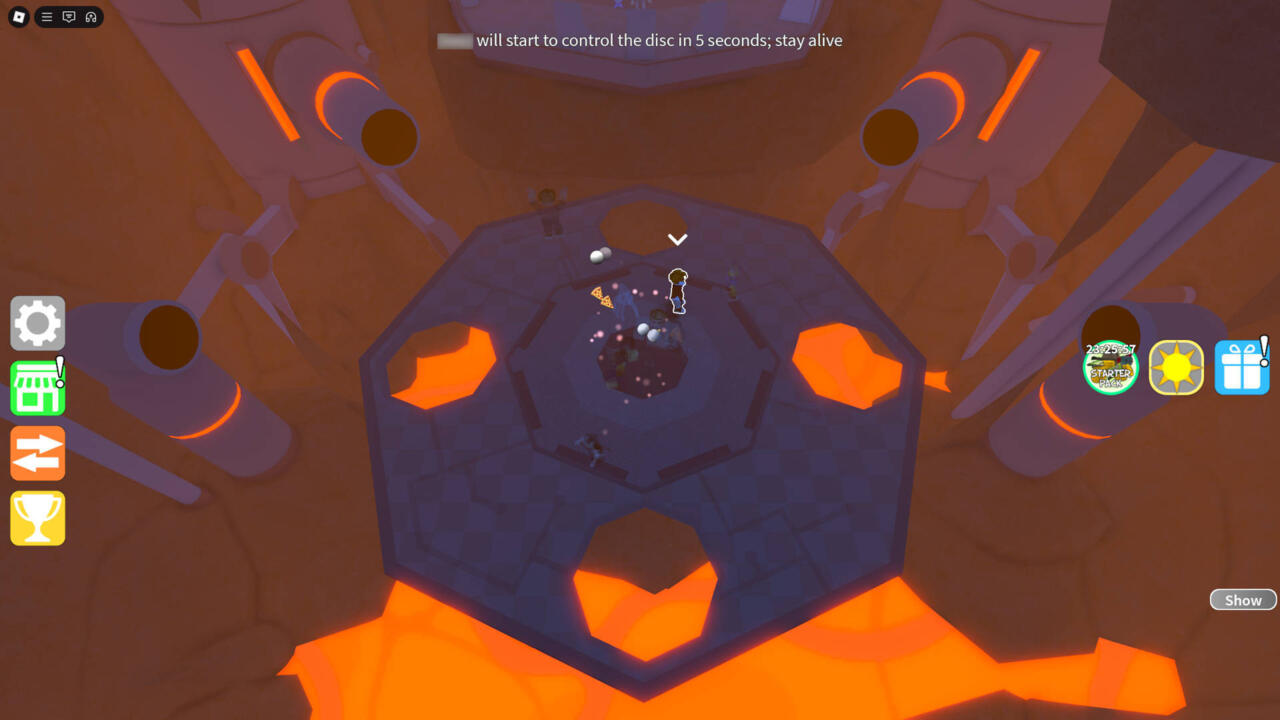Click the chevron arrow above your character

(678, 239)
